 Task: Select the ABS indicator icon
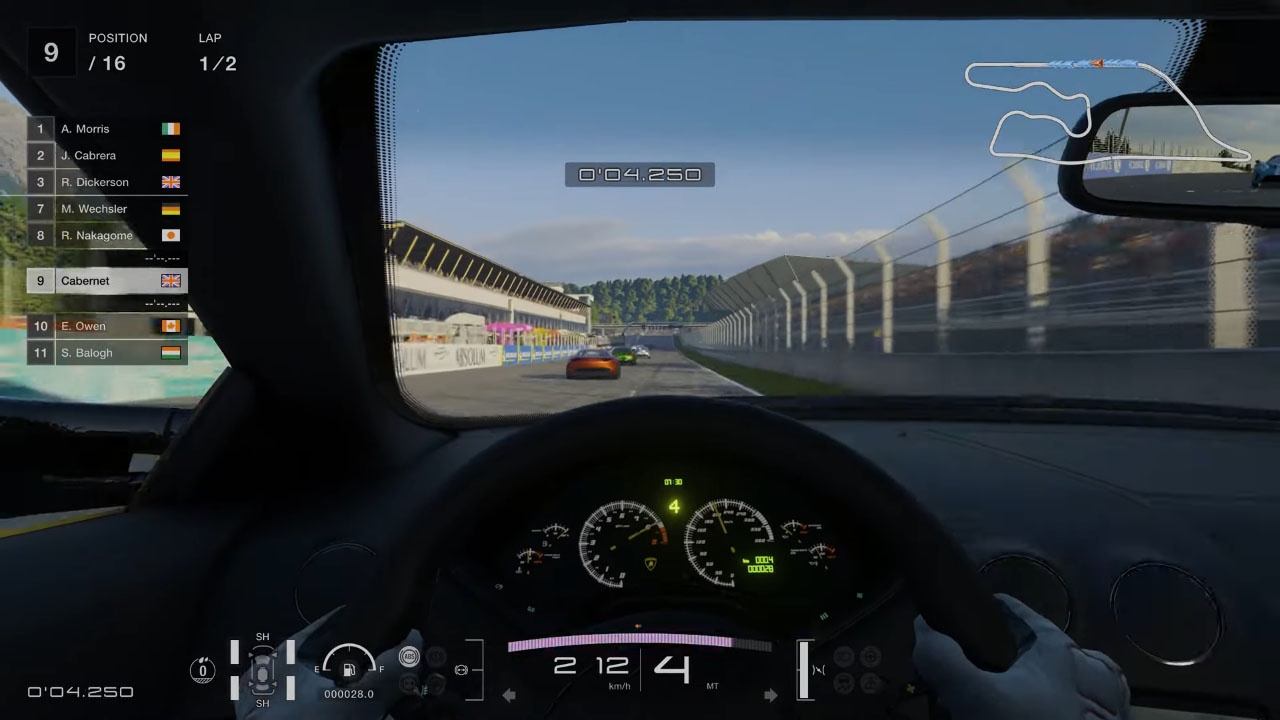tap(410, 656)
